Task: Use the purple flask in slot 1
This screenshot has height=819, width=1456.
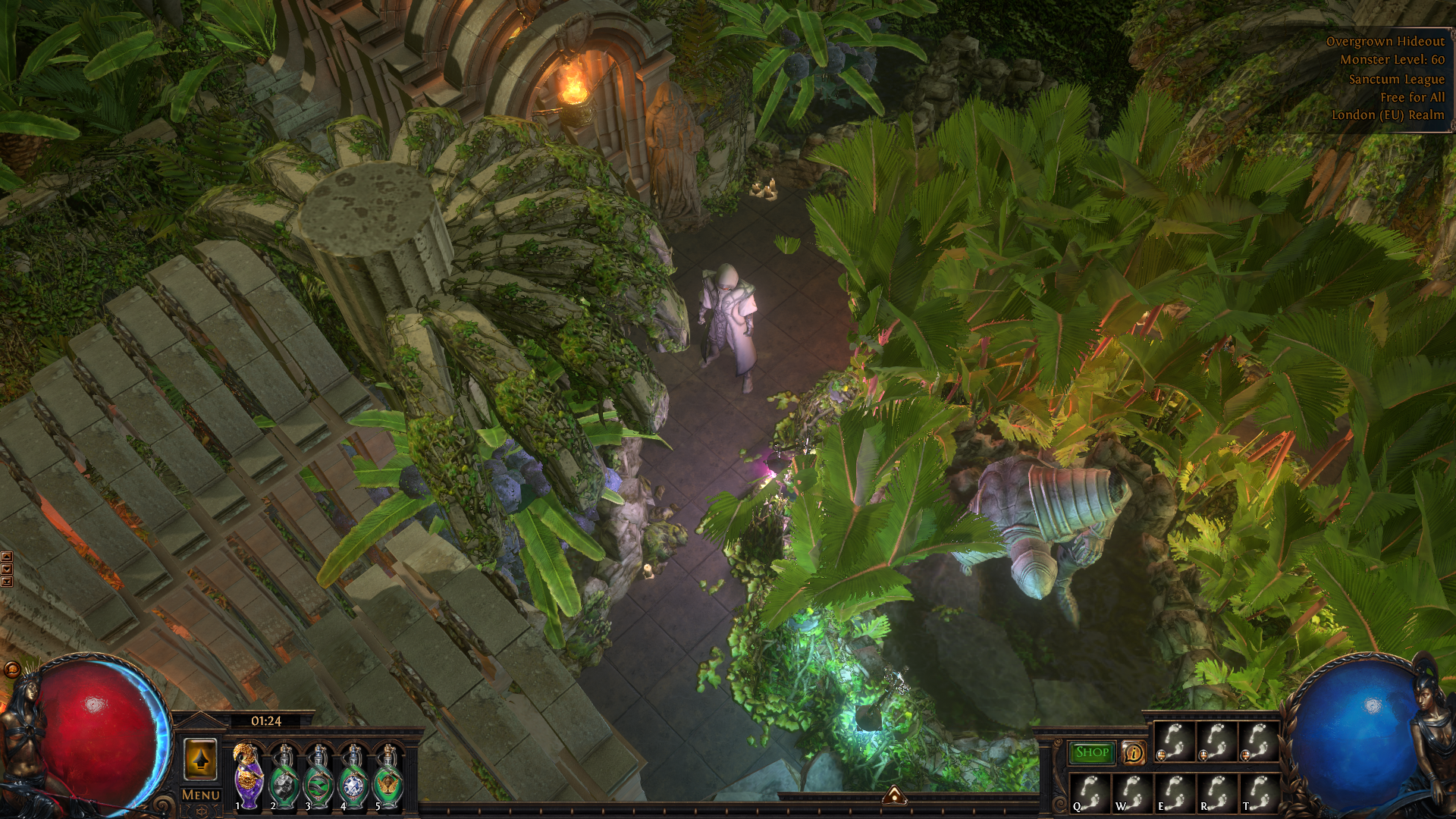Action: click(248, 777)
